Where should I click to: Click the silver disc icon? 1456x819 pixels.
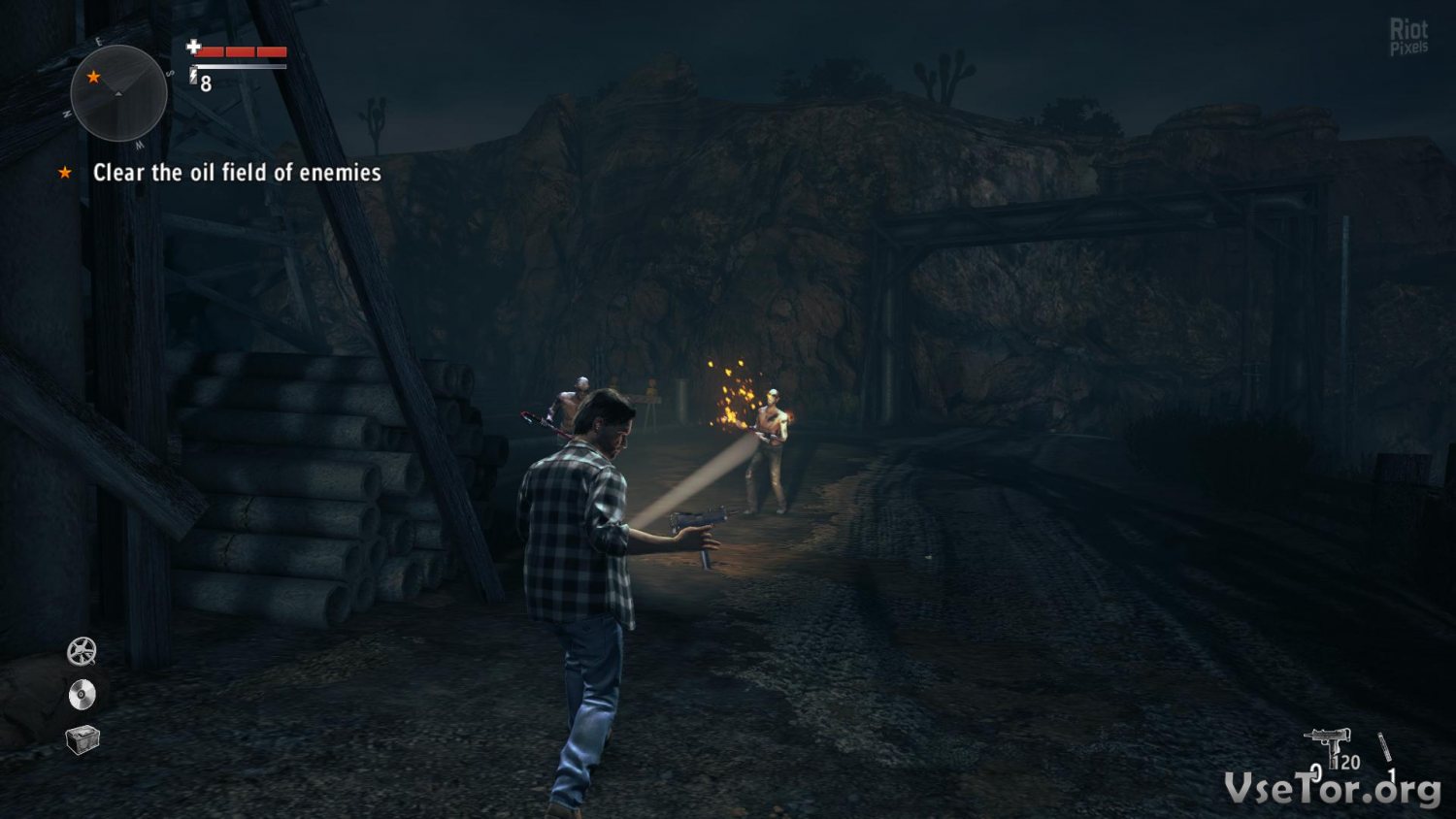pyautogui.click(x=82, y=695)
